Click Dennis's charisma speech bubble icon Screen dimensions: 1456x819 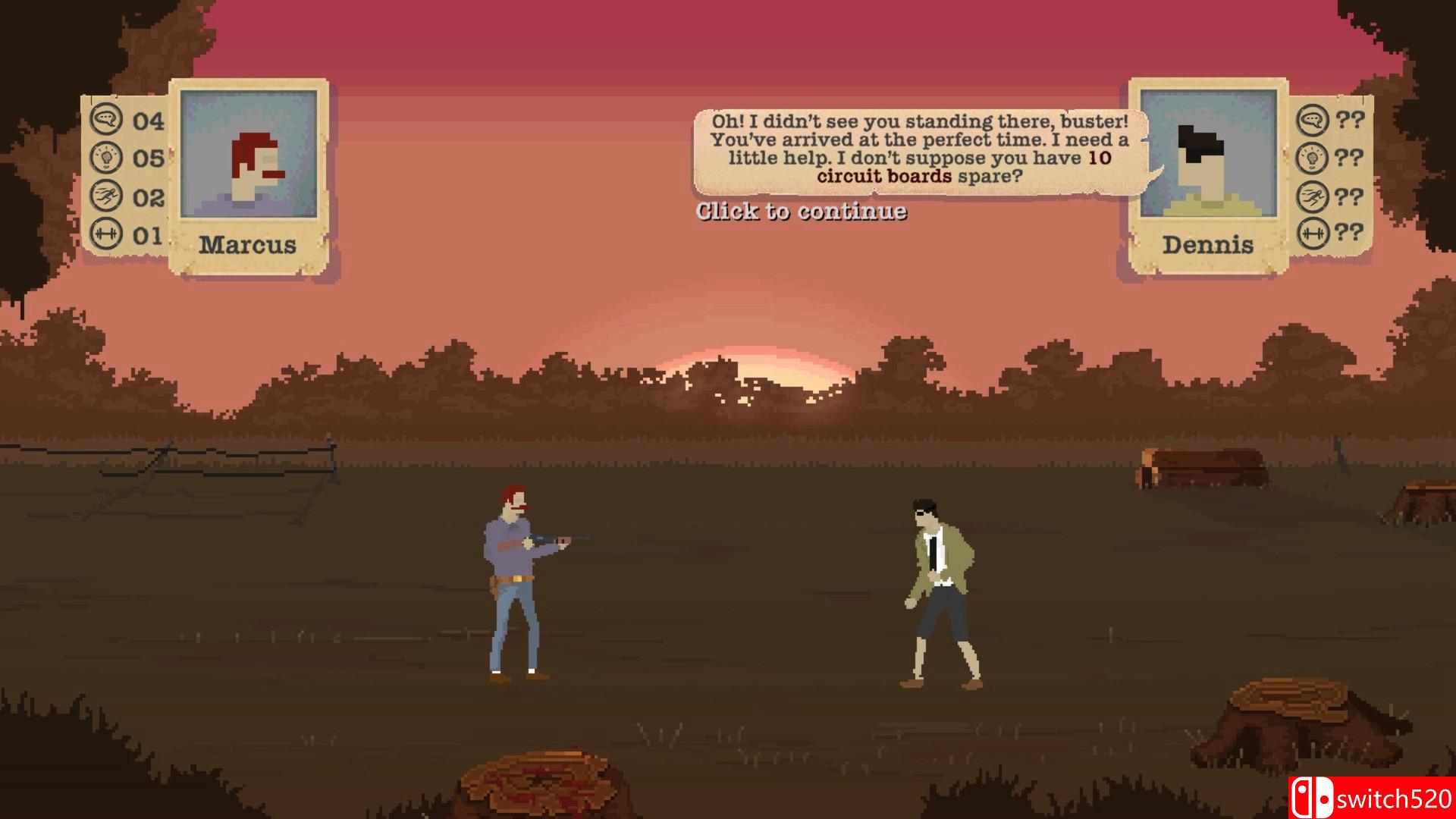1311,120
